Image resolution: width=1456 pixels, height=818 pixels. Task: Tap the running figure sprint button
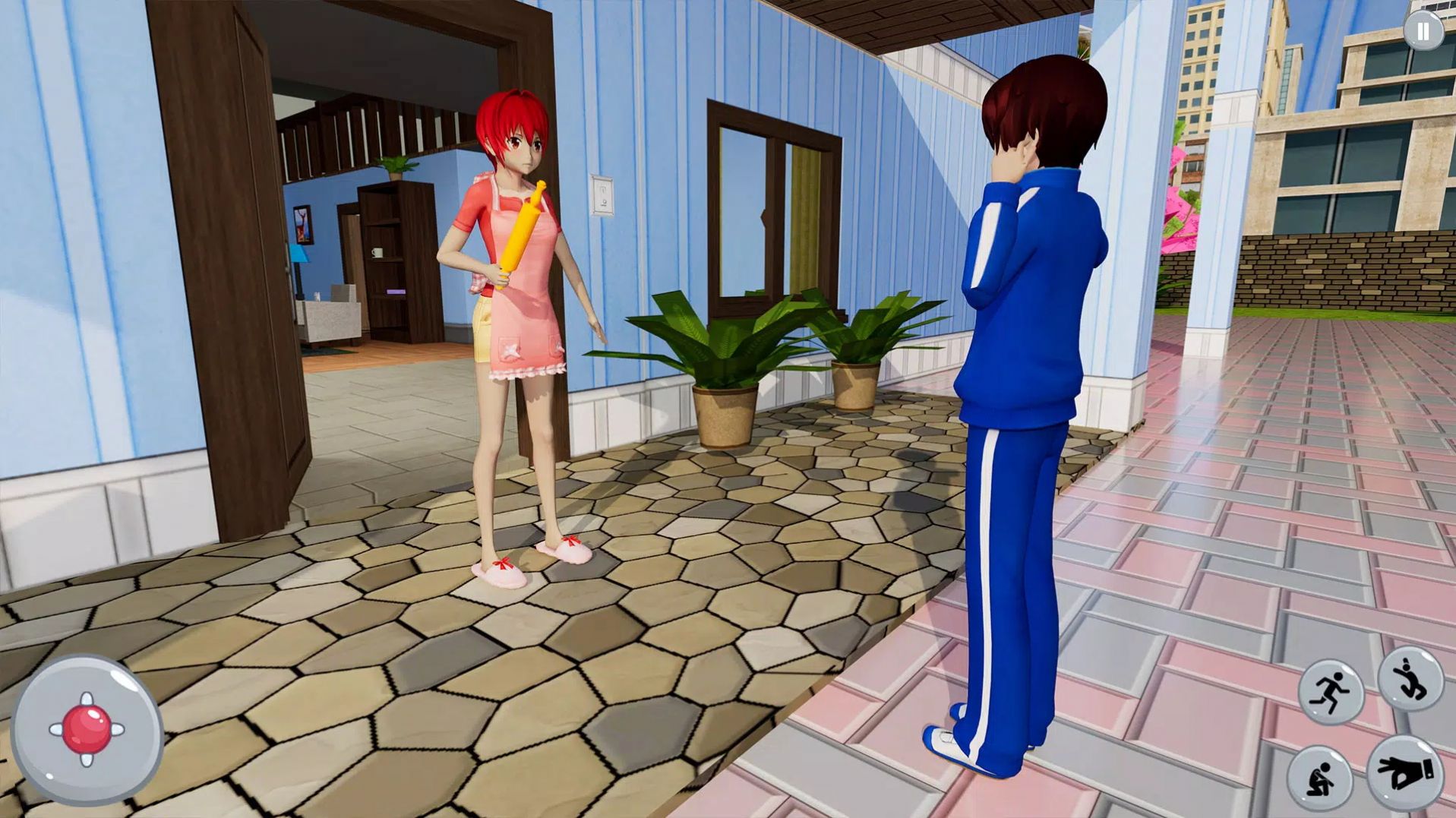click(x=1331, y=692)
